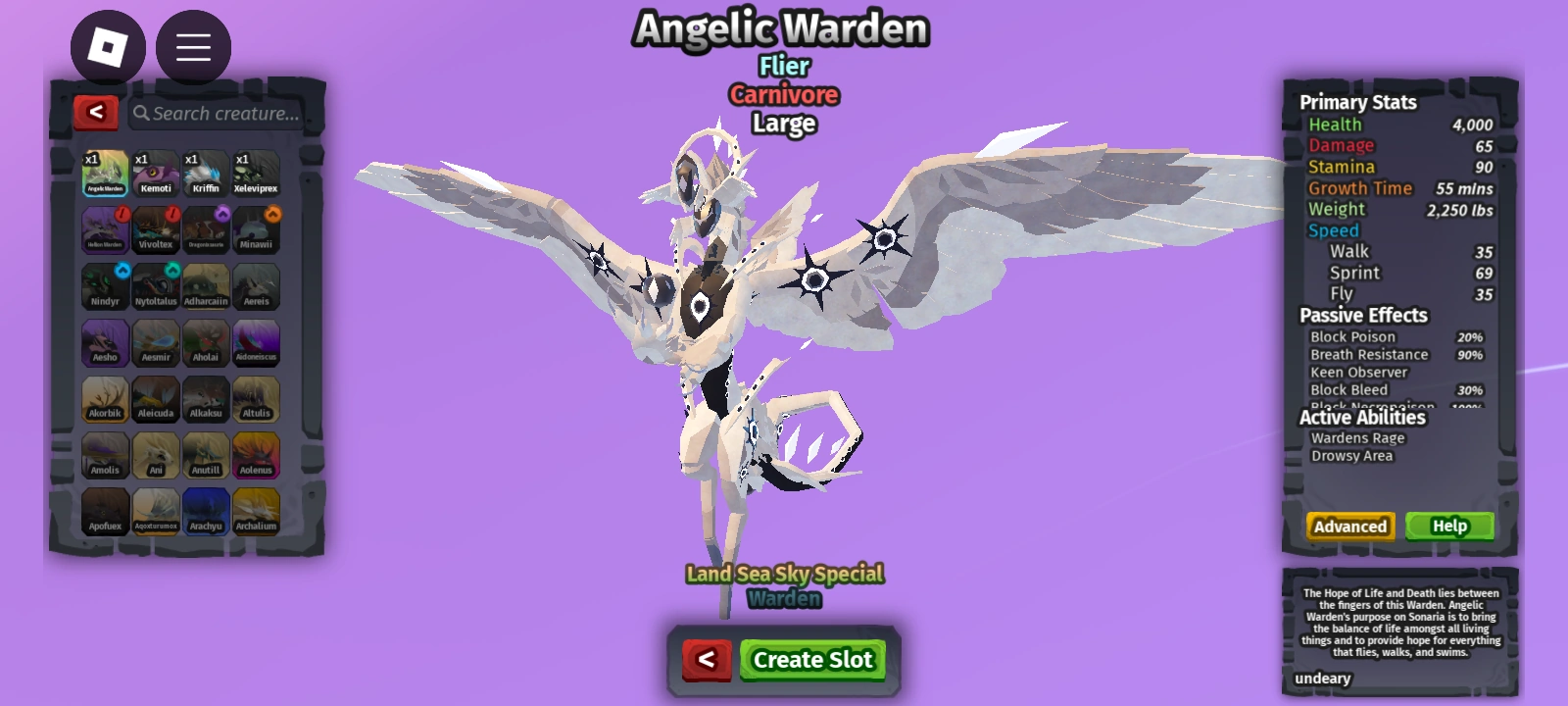This screenshot has width=1568, height=706.
Task: Select the Angelic Warden creature icon
Action: point(104,172)
